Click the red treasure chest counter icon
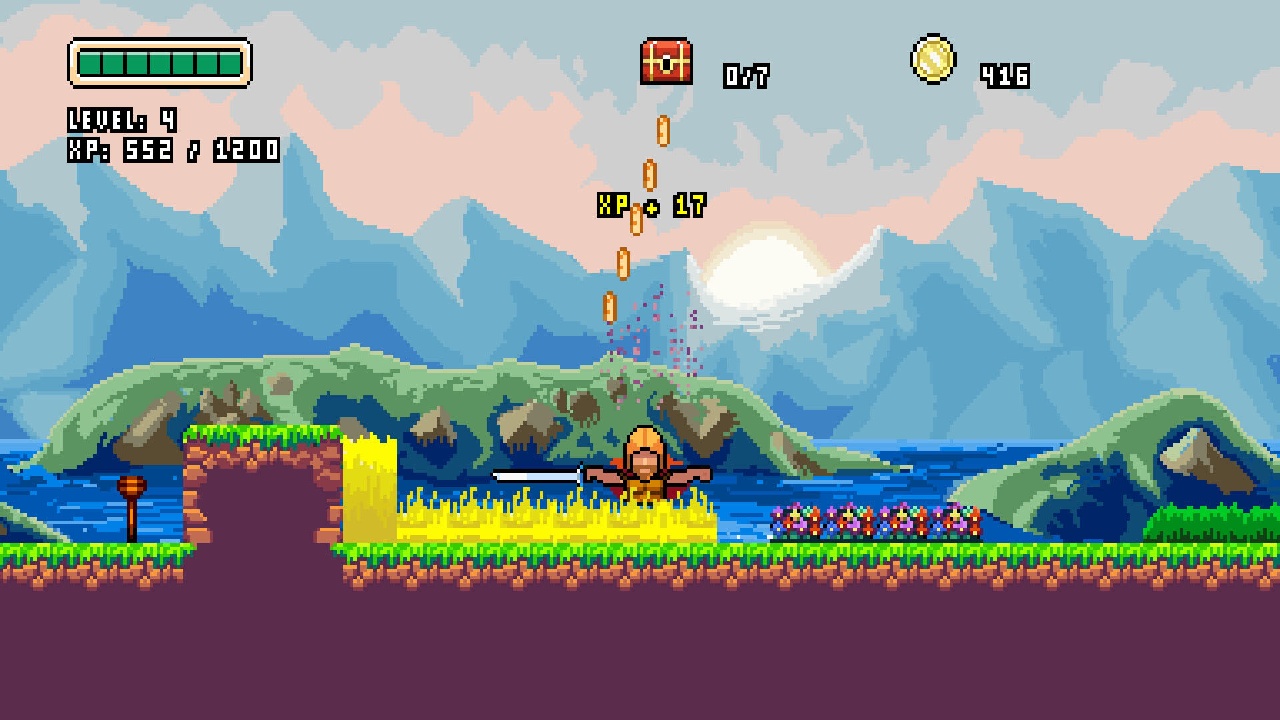 click(x=666, y=63)
